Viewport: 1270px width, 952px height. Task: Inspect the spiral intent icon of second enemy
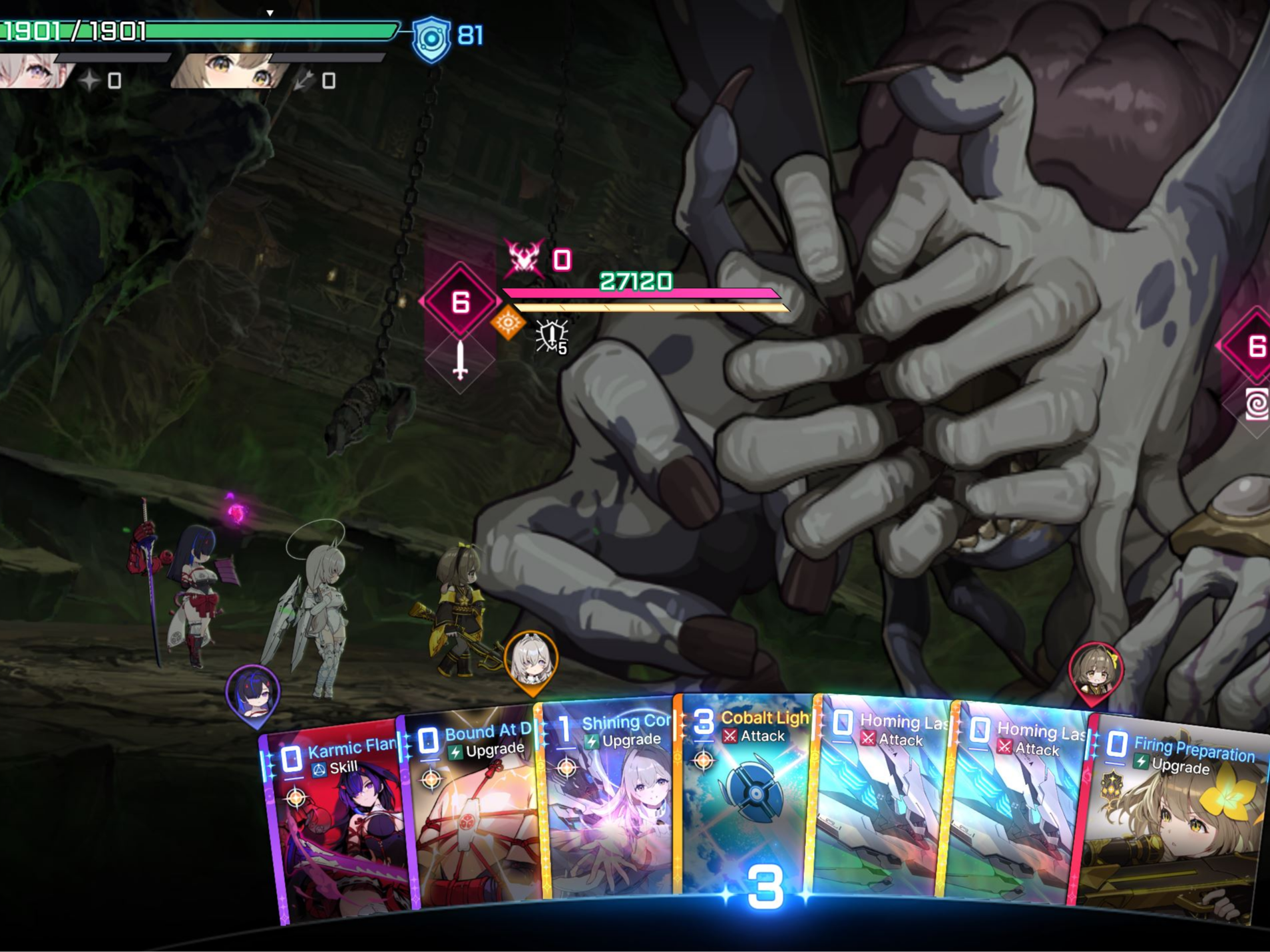pyautogui.click(x=1256, y=403)
